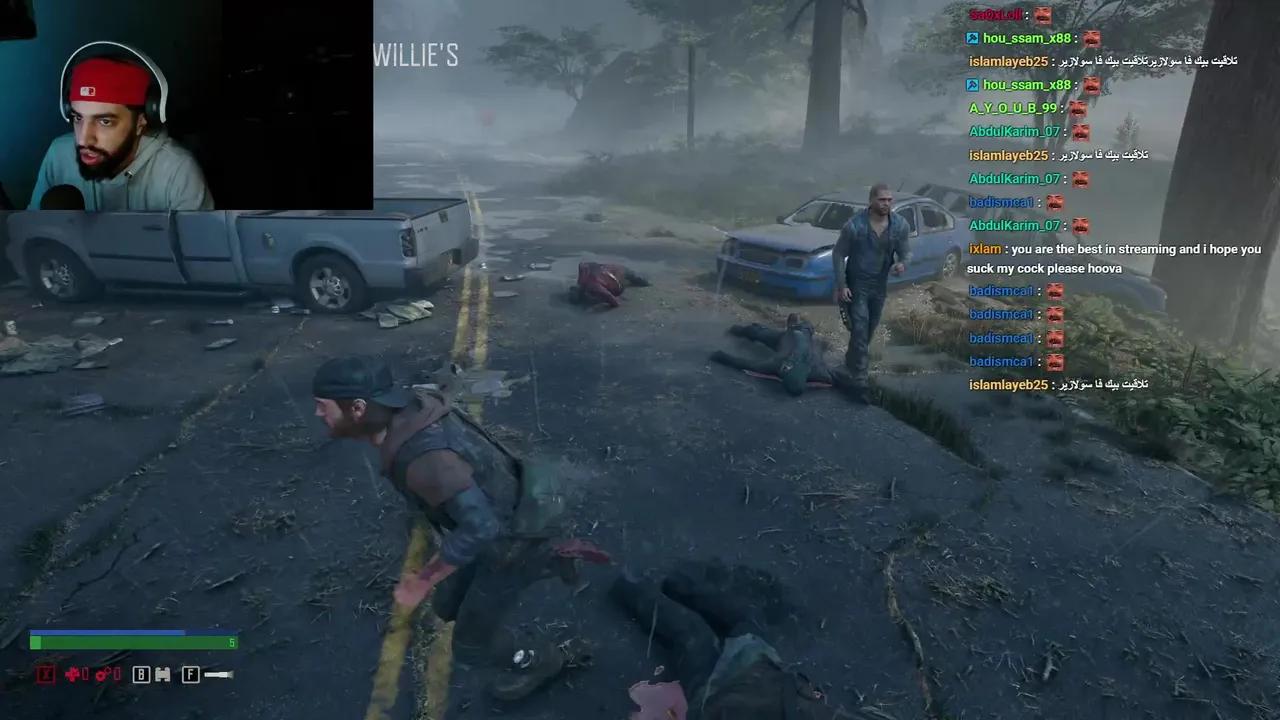1280x720 pixels.
Task: Click the emote in badismca1's last message
Action: click(x=1055, y=361)
